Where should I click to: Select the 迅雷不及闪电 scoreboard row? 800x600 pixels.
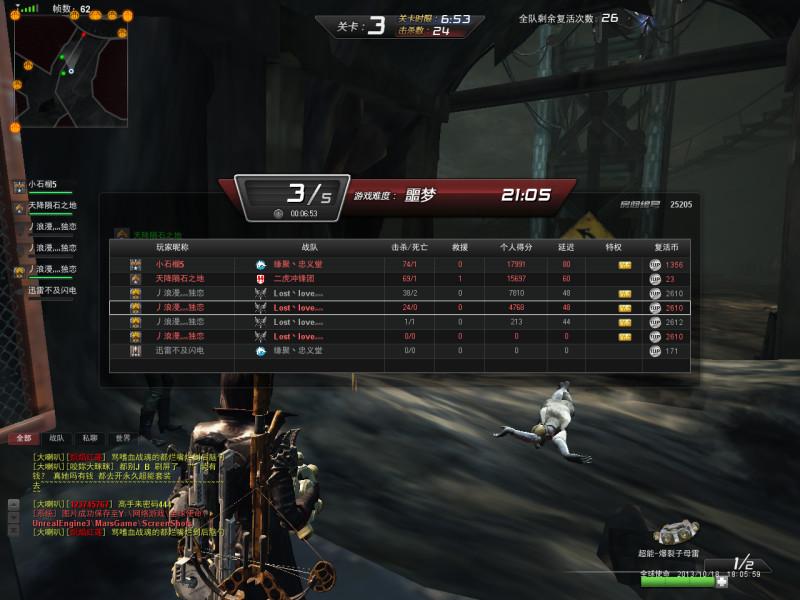[x=400, y=351]
